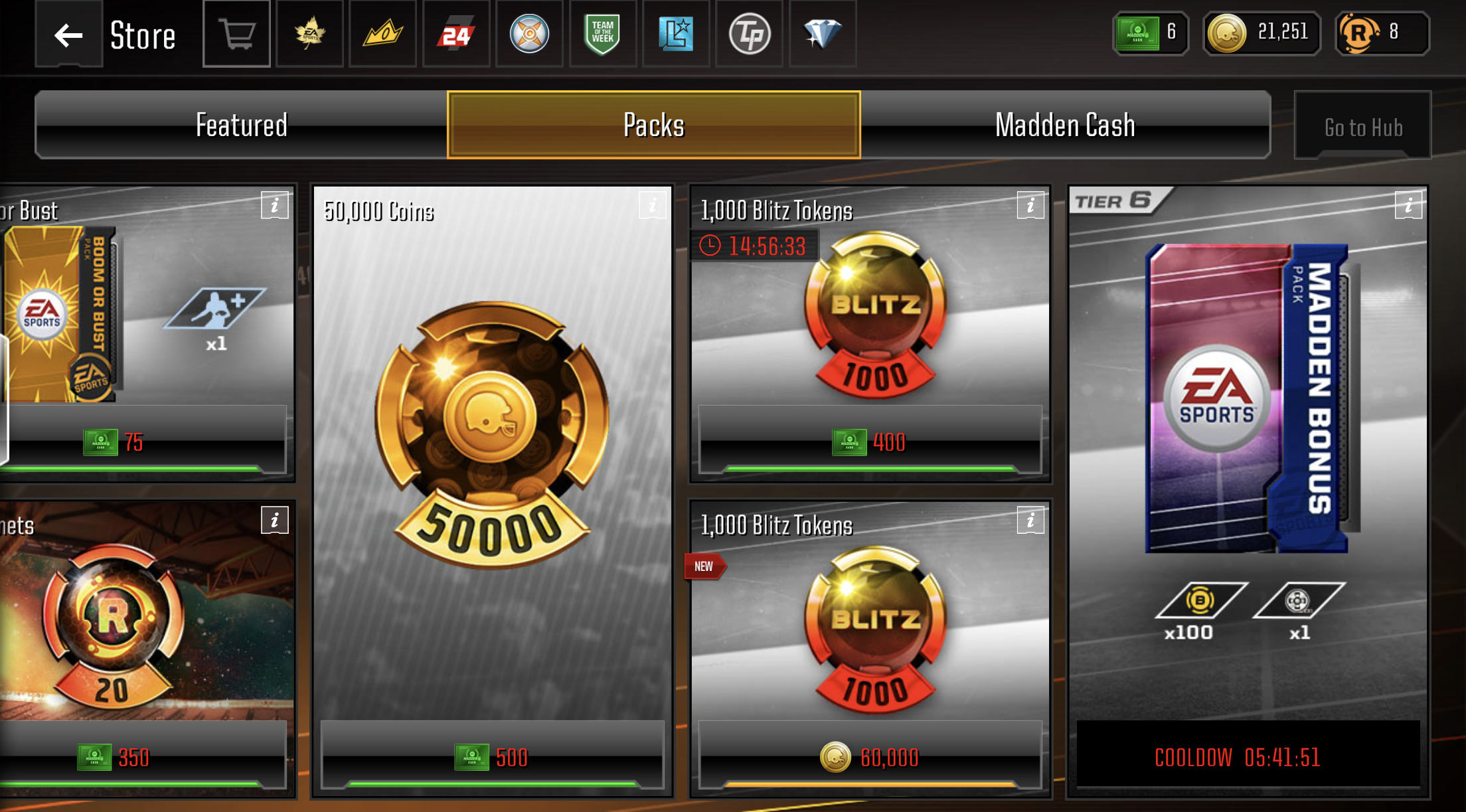Image resolution: width=1466 pixels, height=812 pixels.
Task: Switch to the Featured tab
Action: point(240,124)
